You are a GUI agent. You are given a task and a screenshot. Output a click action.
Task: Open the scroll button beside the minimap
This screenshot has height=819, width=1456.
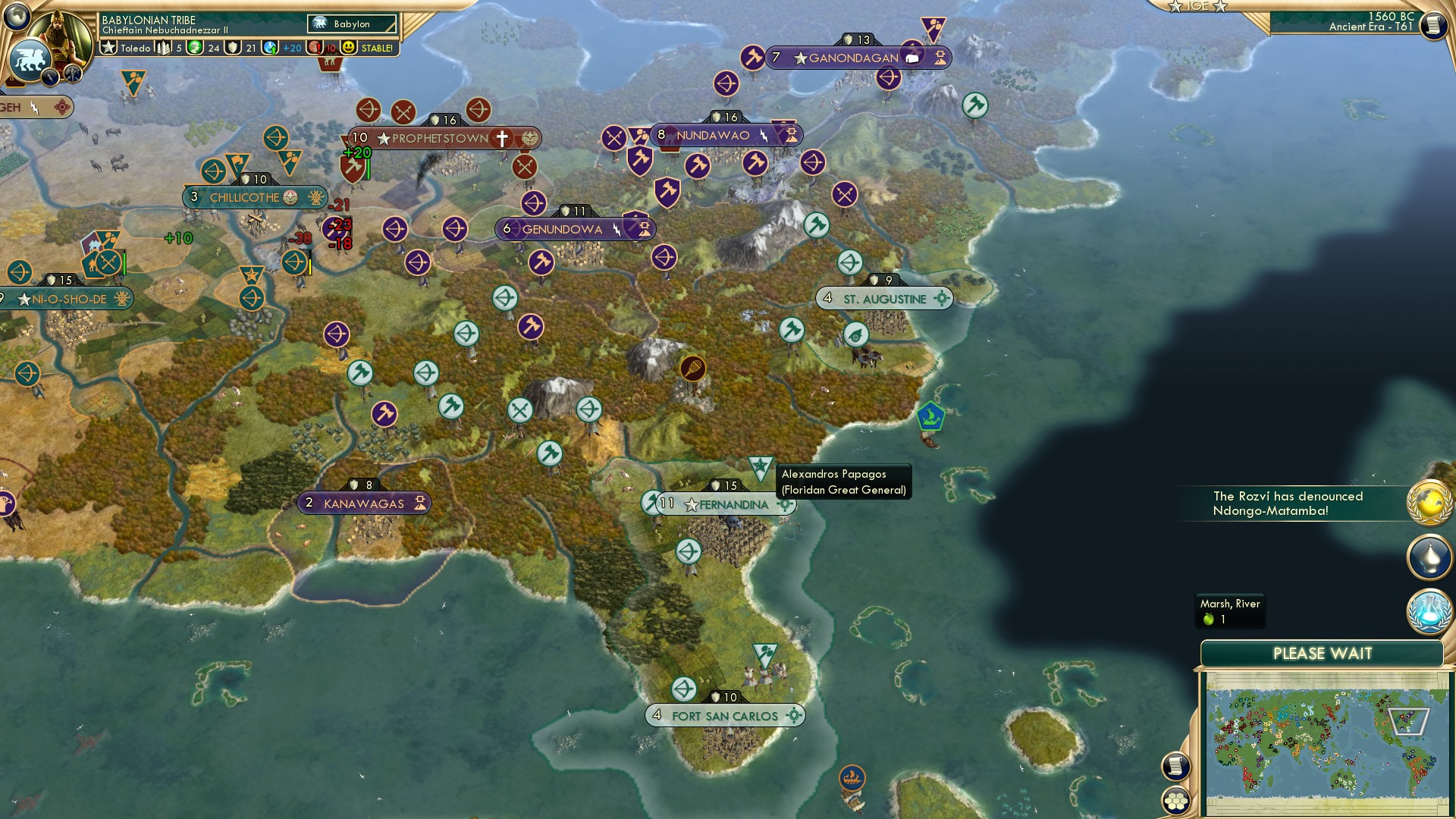click(1175, 767)
